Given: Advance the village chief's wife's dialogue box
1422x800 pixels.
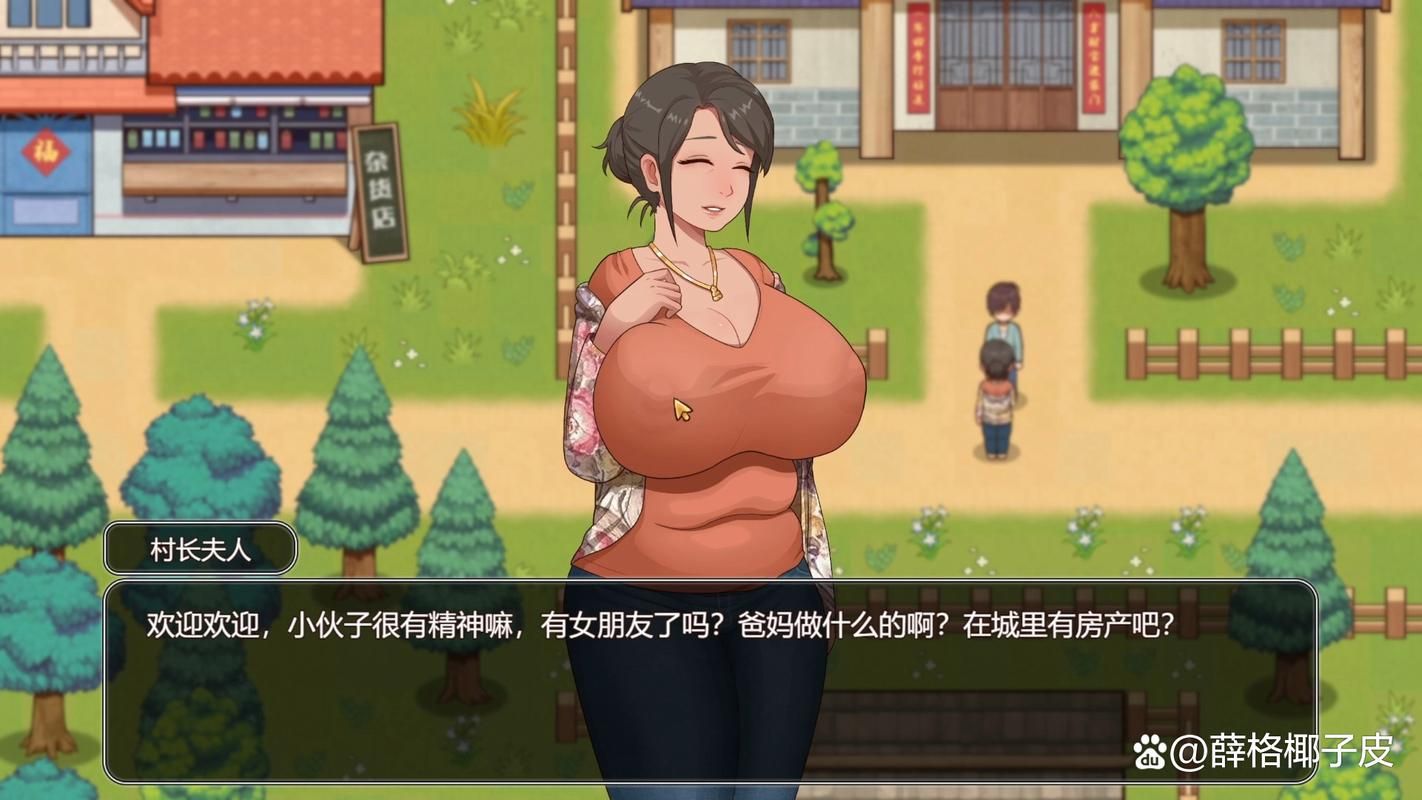Looking at the screenshot, I should coord(710,680).
